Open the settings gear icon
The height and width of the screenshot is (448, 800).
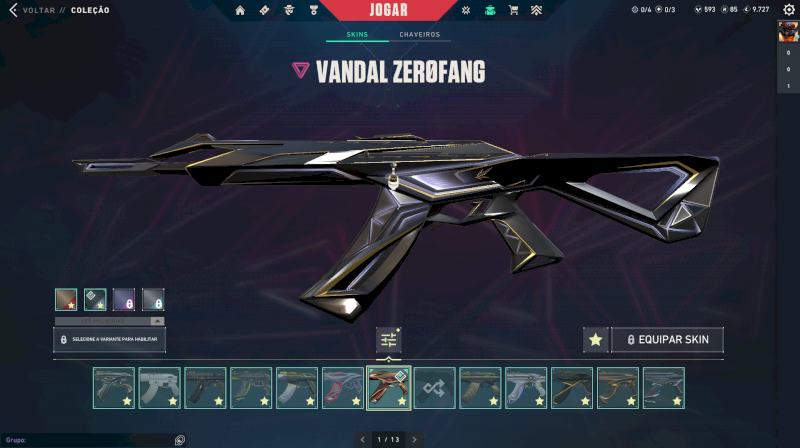pos(788,10)
